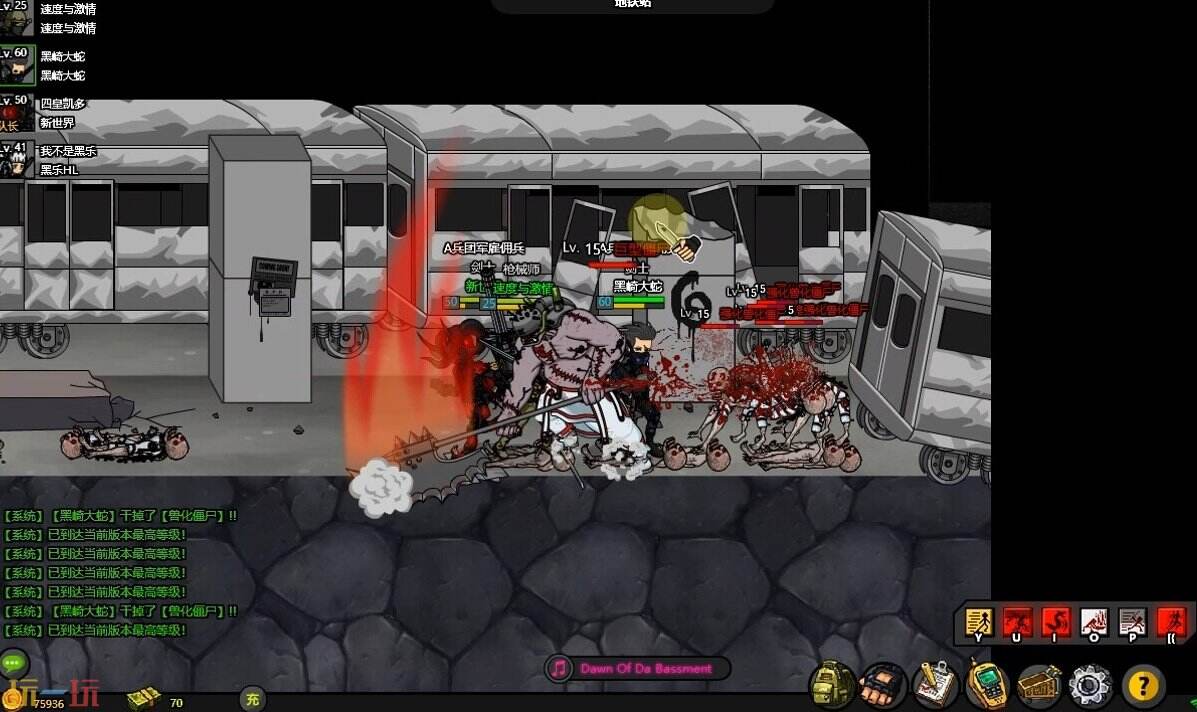This screenshot has width=1197, height=712.
Task: Select the Lv. 25 party member portrait
Action: pos(16,18)
